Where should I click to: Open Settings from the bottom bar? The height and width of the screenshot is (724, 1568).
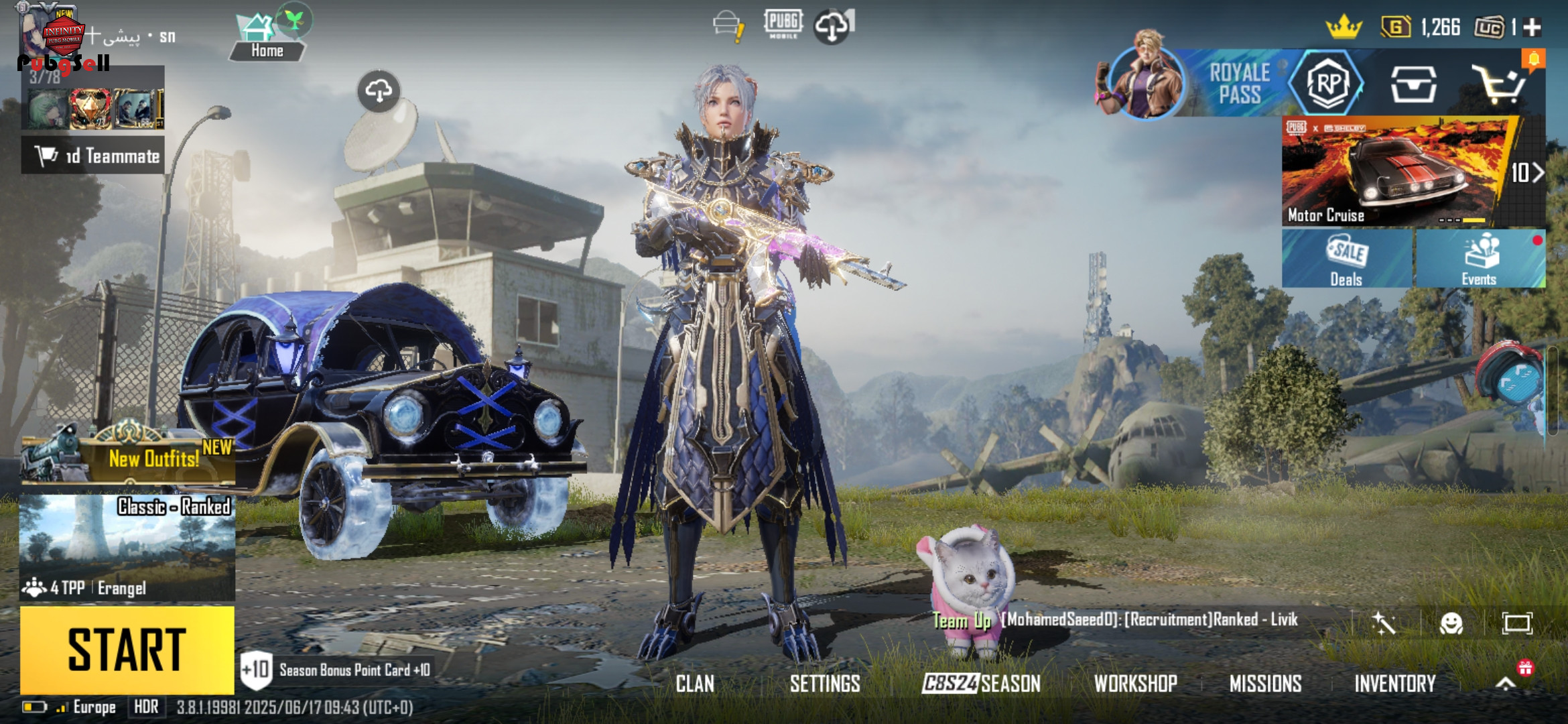(x=825, y=684)
